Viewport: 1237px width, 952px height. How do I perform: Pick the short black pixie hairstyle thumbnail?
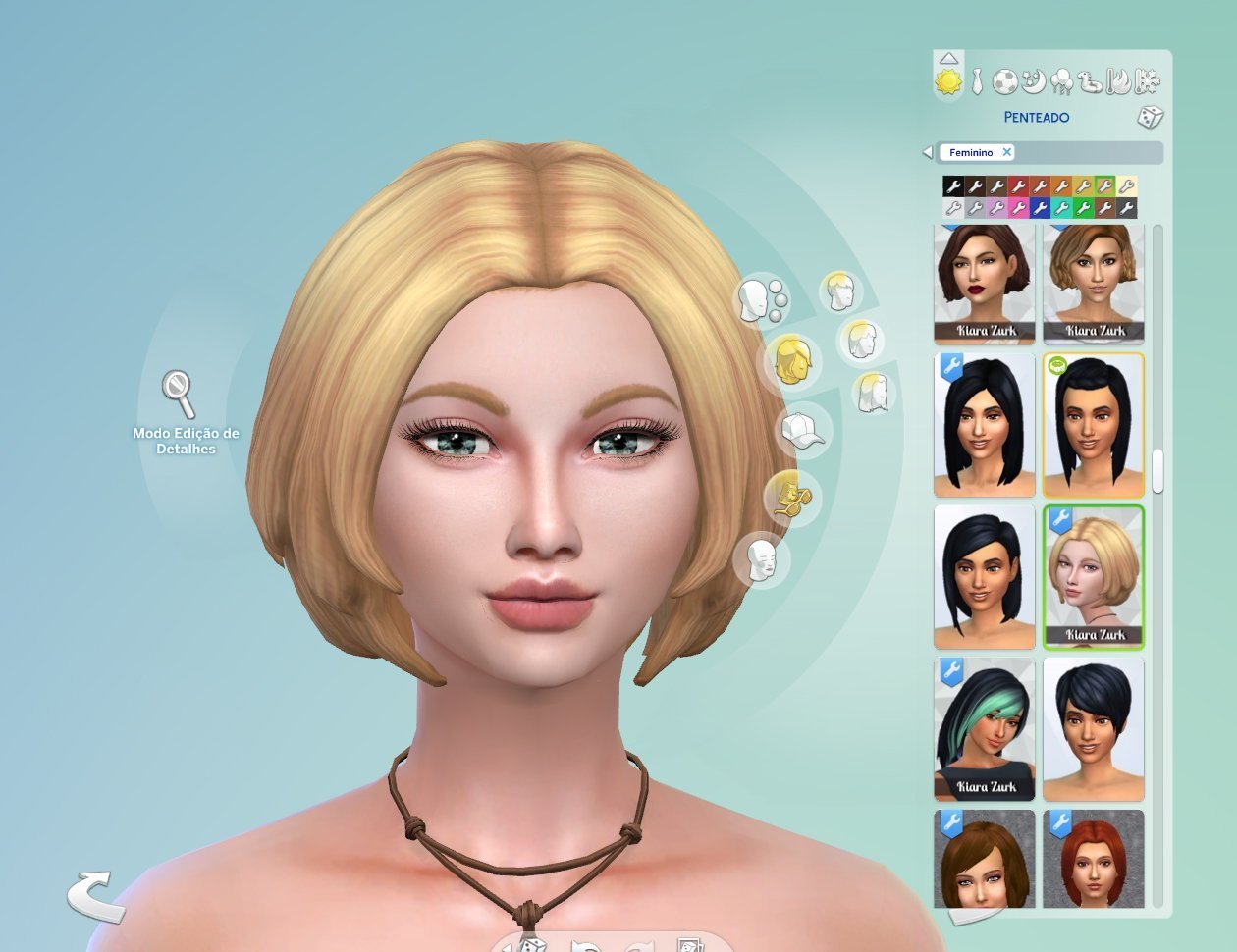[x=1094, y=729]
